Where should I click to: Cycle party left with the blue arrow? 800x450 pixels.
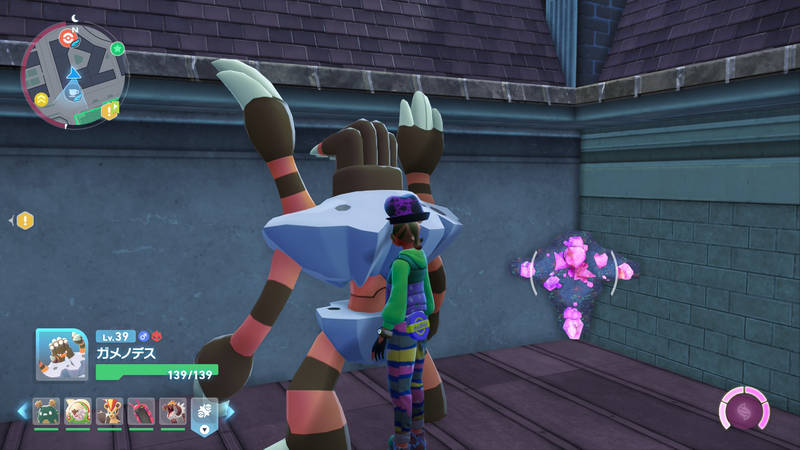22,411
